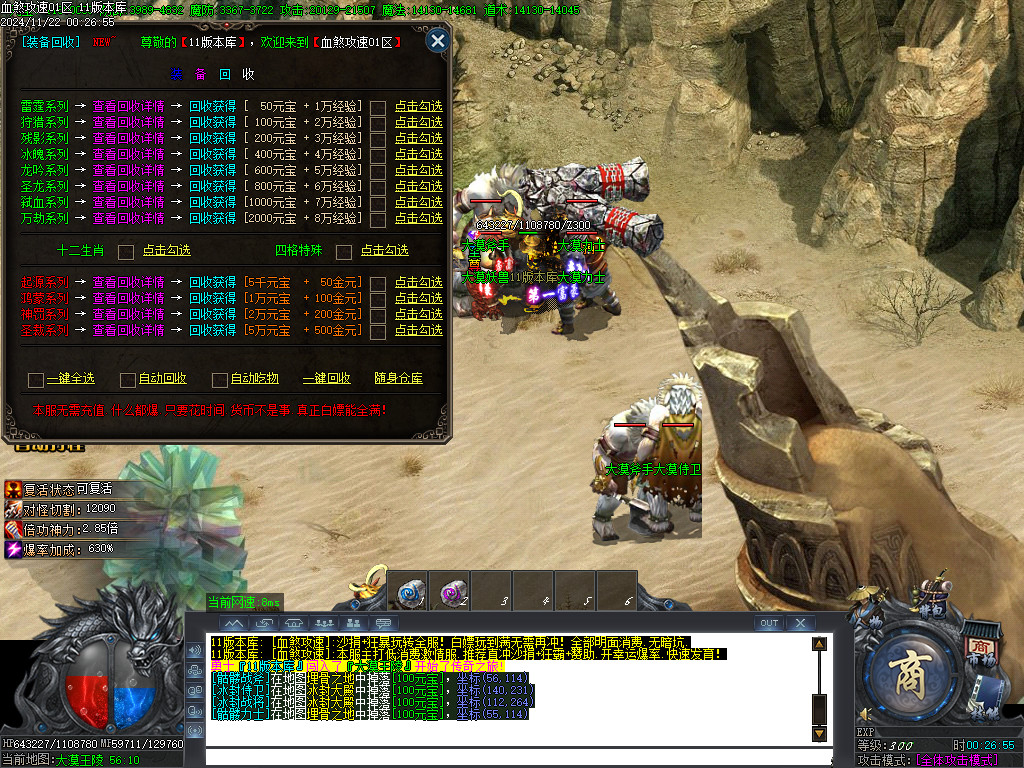Viewport: 1024px width, 768px height.
Task: Check the 四格特殊 checkbox
Action: click(344, 251)
